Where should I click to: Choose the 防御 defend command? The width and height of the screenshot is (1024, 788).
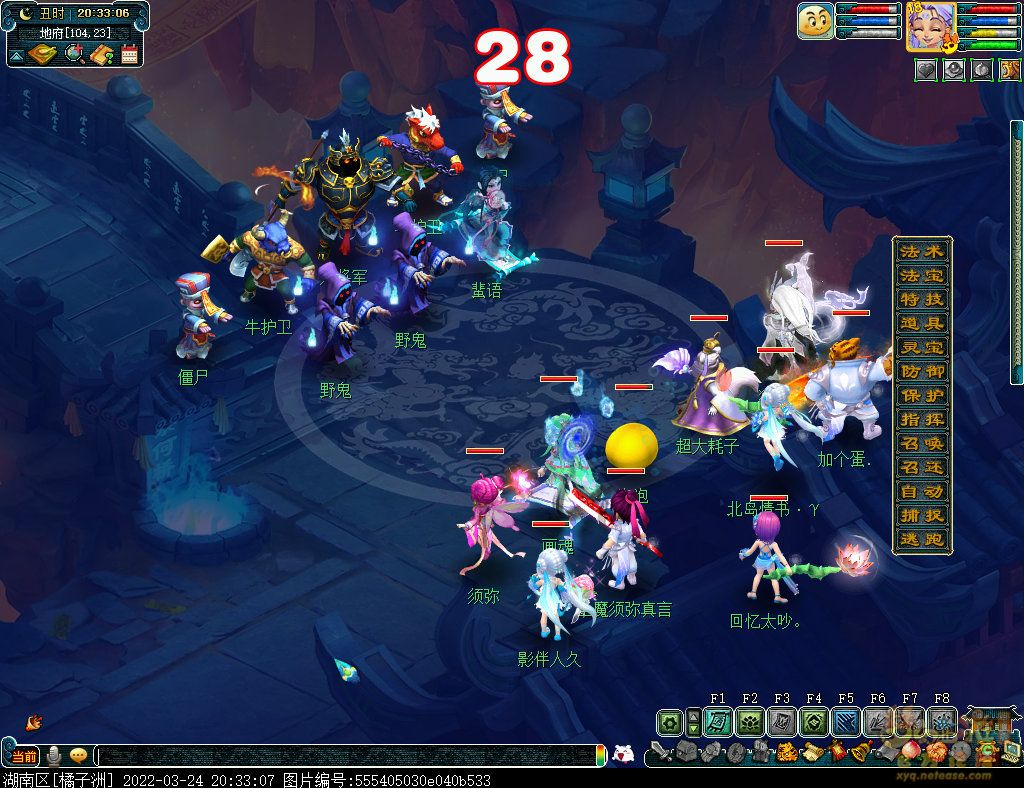[921, 371]
